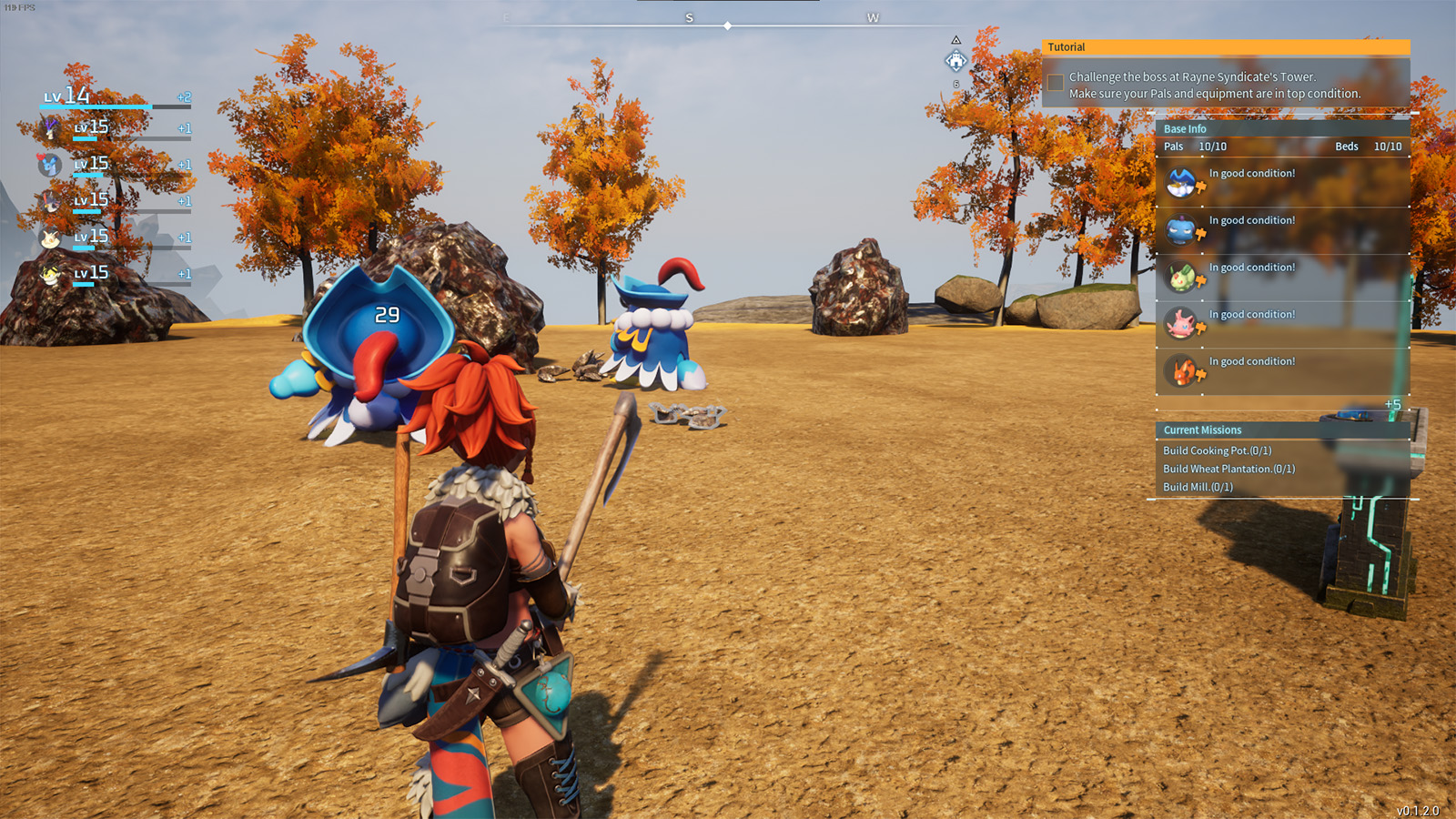
Task: Select the blue deer Pal with red marker
Action: point(50,165)
